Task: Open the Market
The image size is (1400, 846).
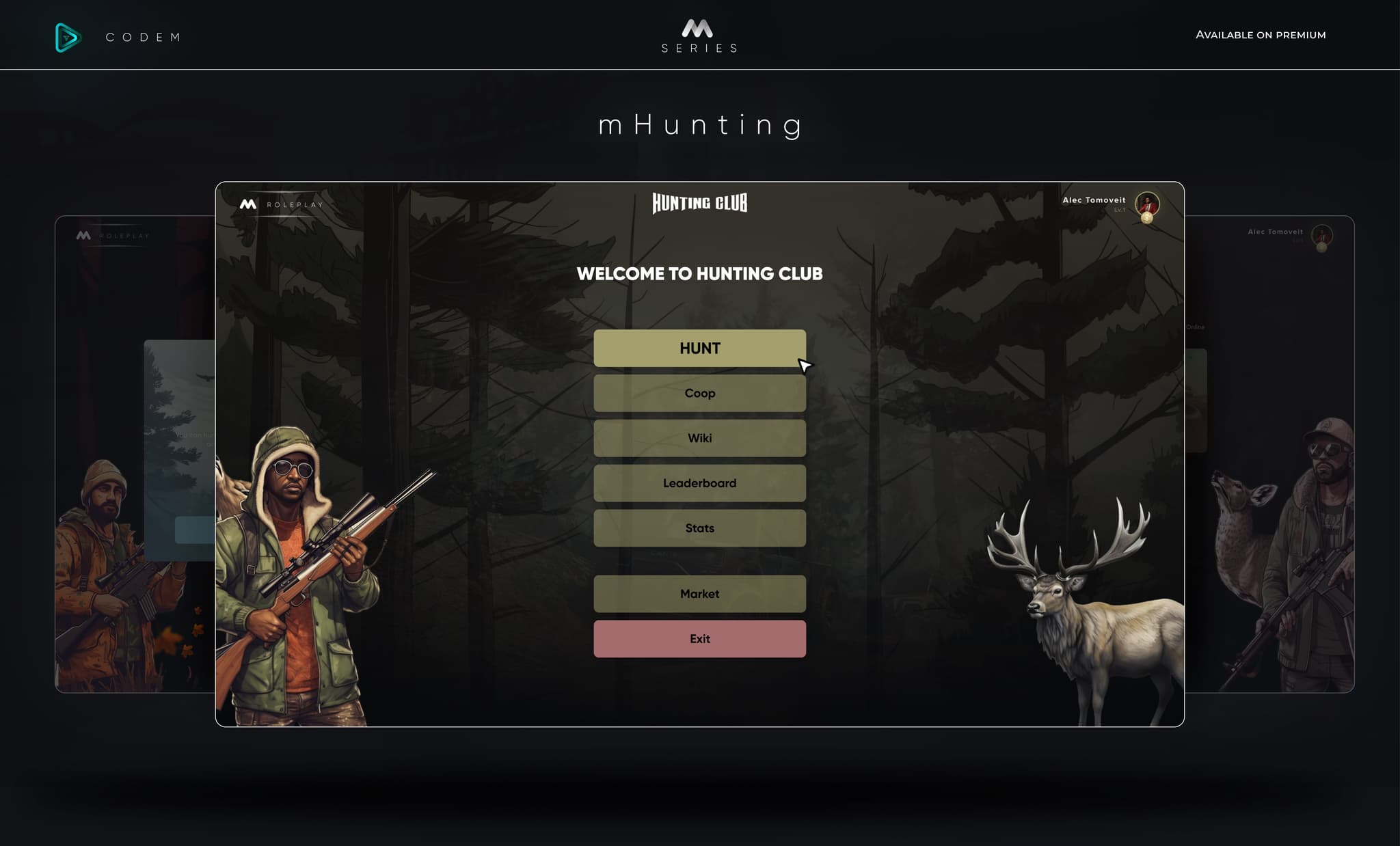Action: coord(699,593)
